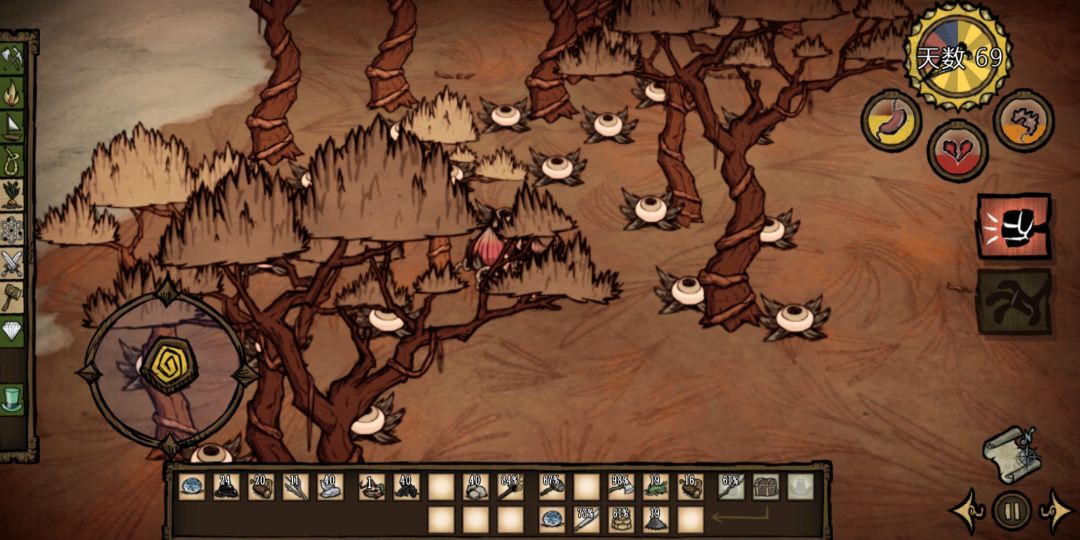Choose the Fight crossed-swords crafting tab

[13, 262]
